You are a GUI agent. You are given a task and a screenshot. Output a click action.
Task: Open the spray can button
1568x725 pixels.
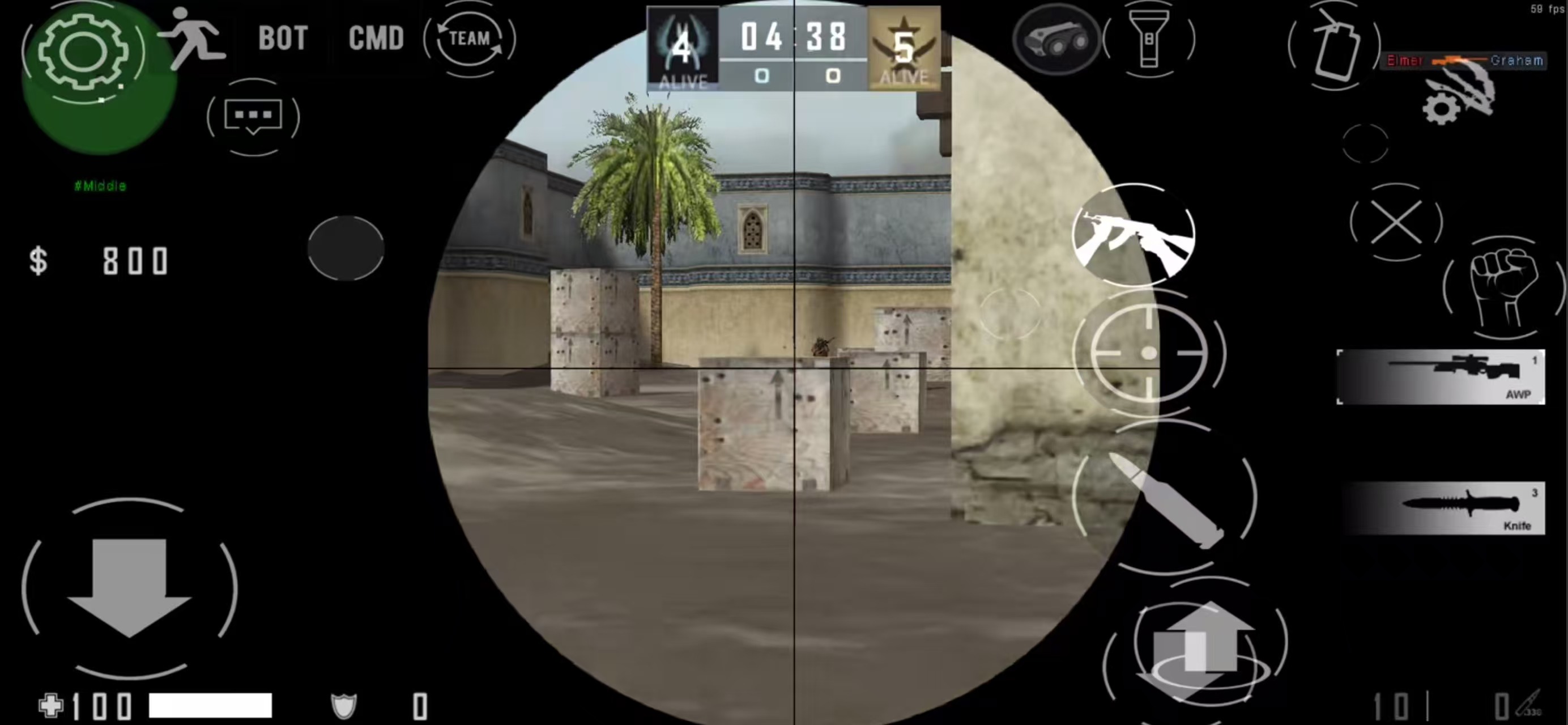tap(1333, 46)
